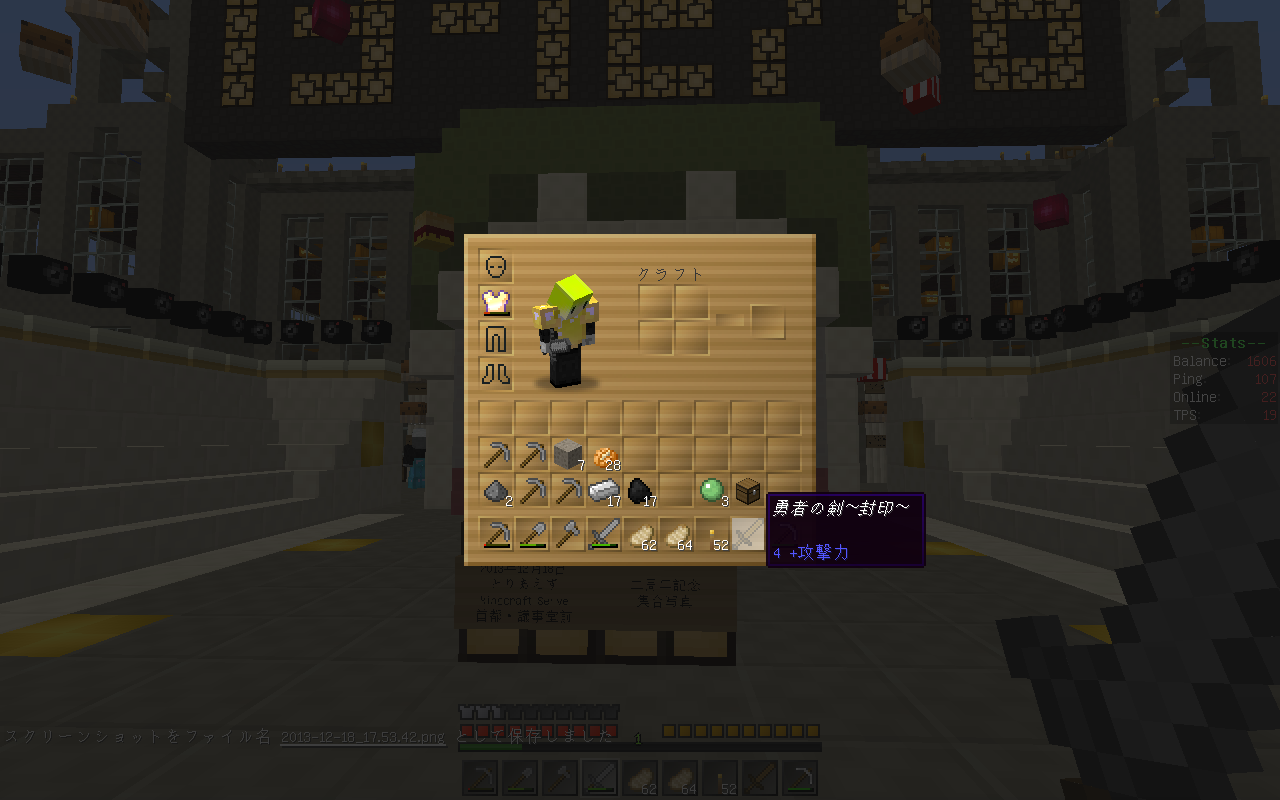Select the stone sword with green durability bar
Image resolution: width=1280 pixels, height=800 pixels.
(604, 535)
